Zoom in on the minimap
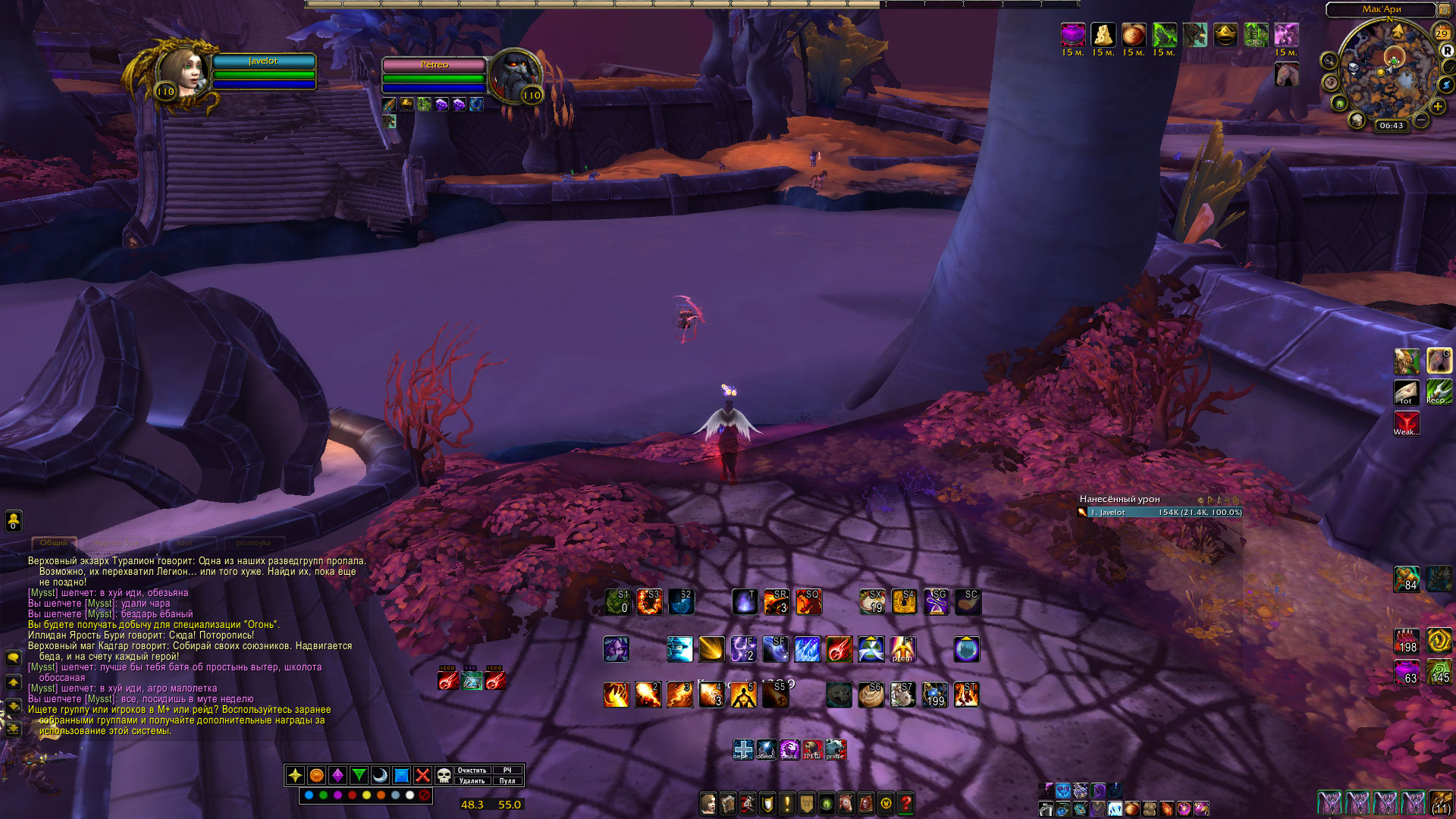 [x=1438, y=107]
